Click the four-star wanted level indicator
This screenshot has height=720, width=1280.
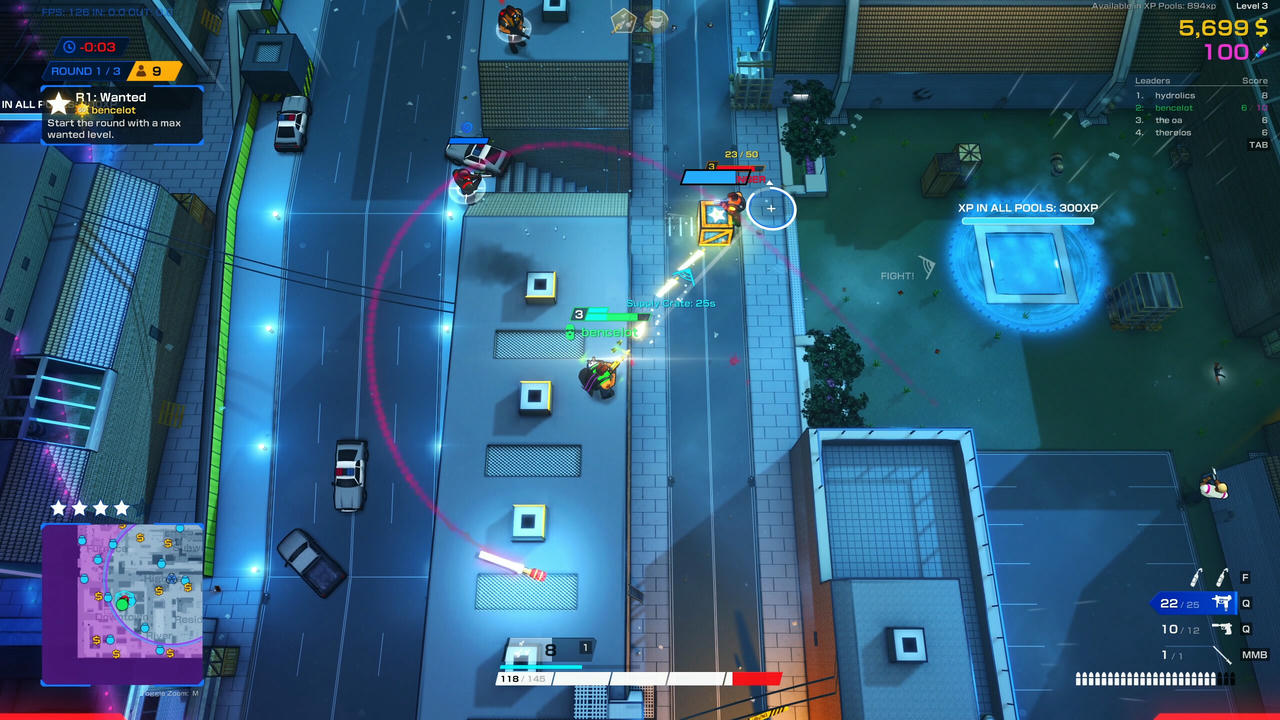click(x=90, y=509)
